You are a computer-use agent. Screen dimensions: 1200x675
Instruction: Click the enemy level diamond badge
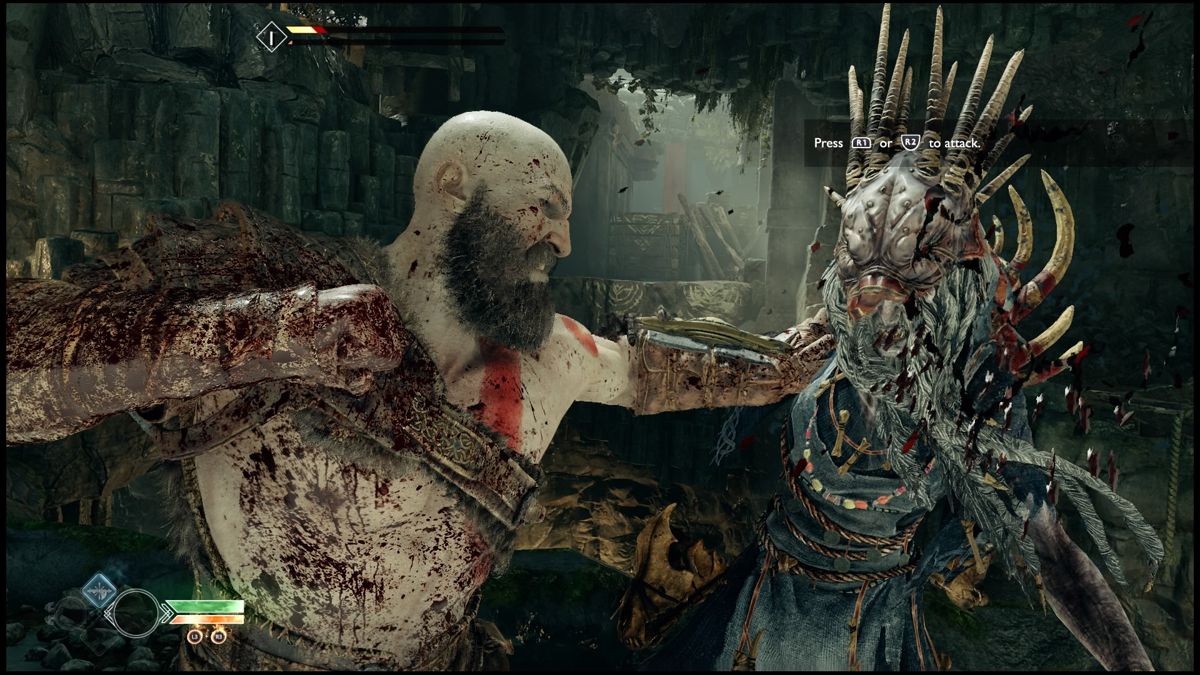click(x=271, y=38)
